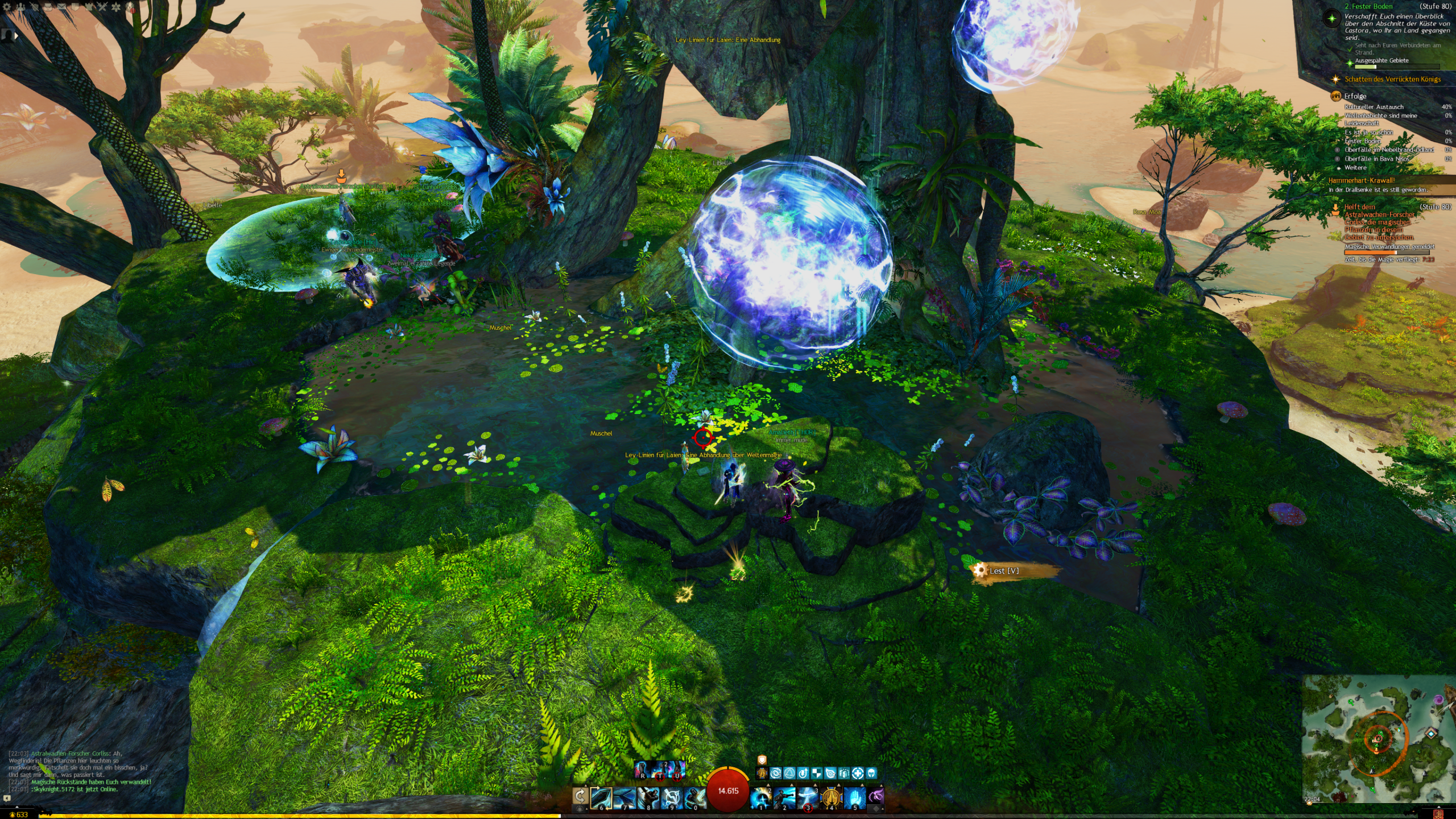Expand the party portrait arrow
This screenshot has width=1456, height=819.
click(16, 35)
